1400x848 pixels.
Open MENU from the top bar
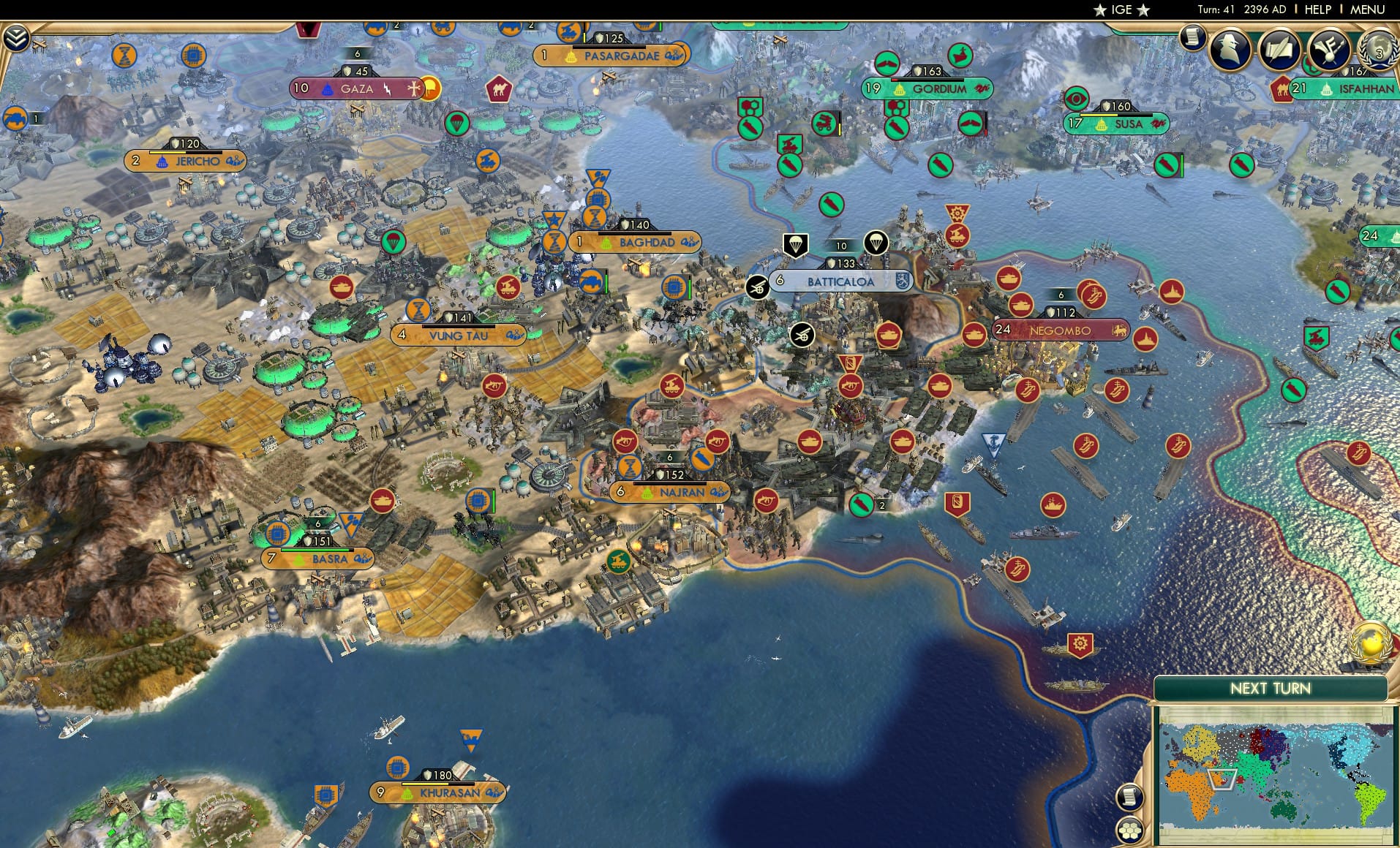click(1367, 10)
